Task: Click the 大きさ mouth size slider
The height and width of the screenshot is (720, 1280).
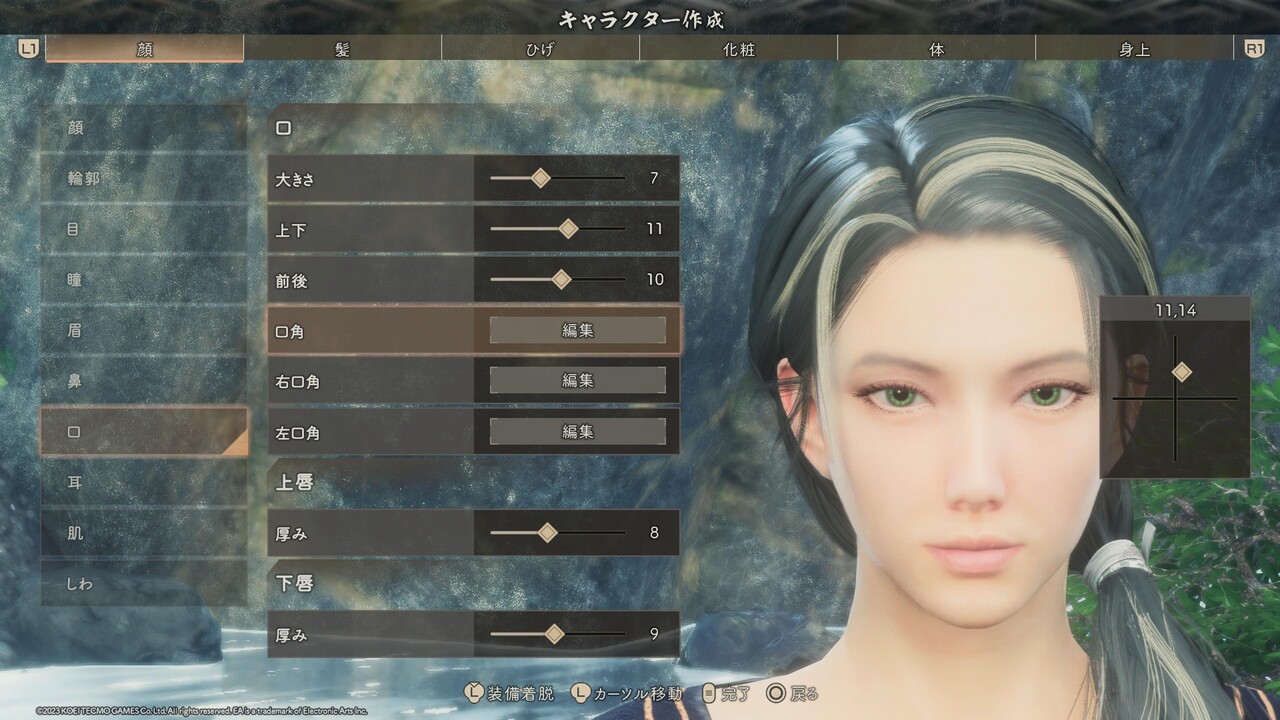Action: pos(541,178)
